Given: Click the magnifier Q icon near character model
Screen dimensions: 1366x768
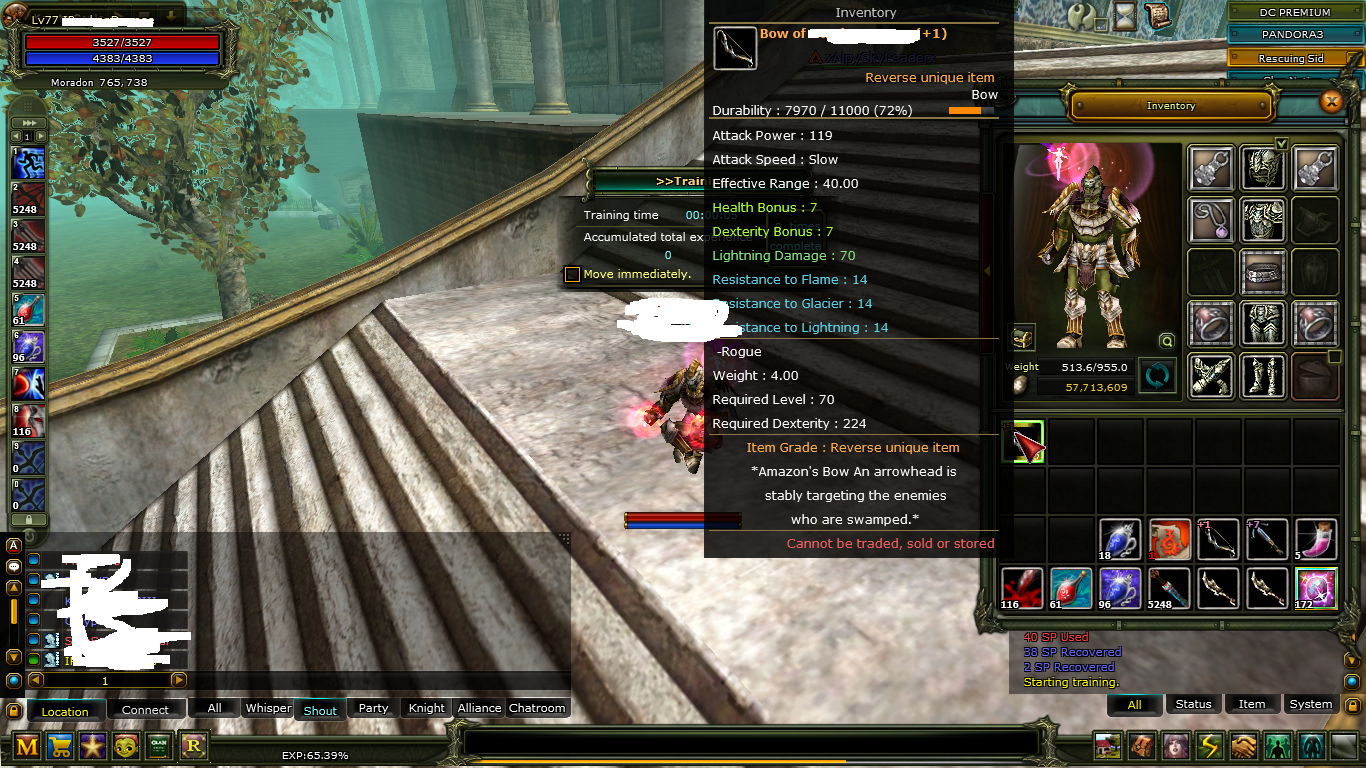Looking at the screenshot, I should coord(1166,341).
